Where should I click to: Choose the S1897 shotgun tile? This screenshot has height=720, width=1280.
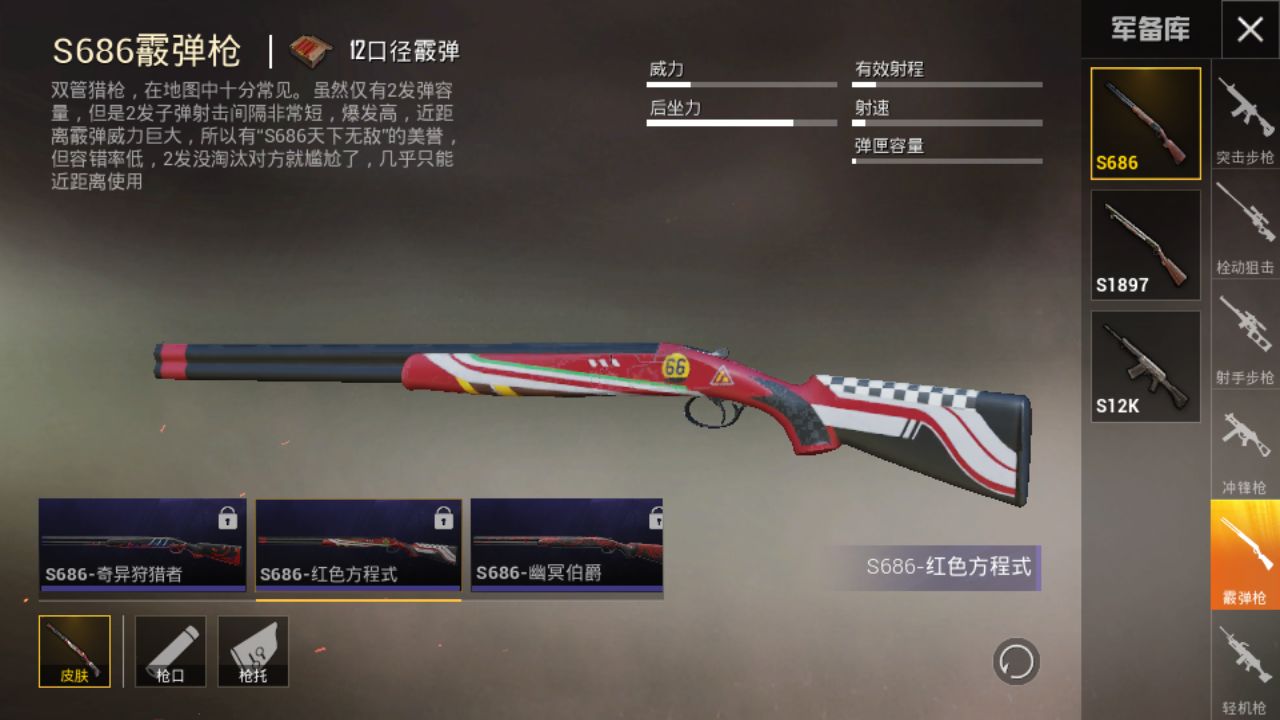[x=1145, y=245]
